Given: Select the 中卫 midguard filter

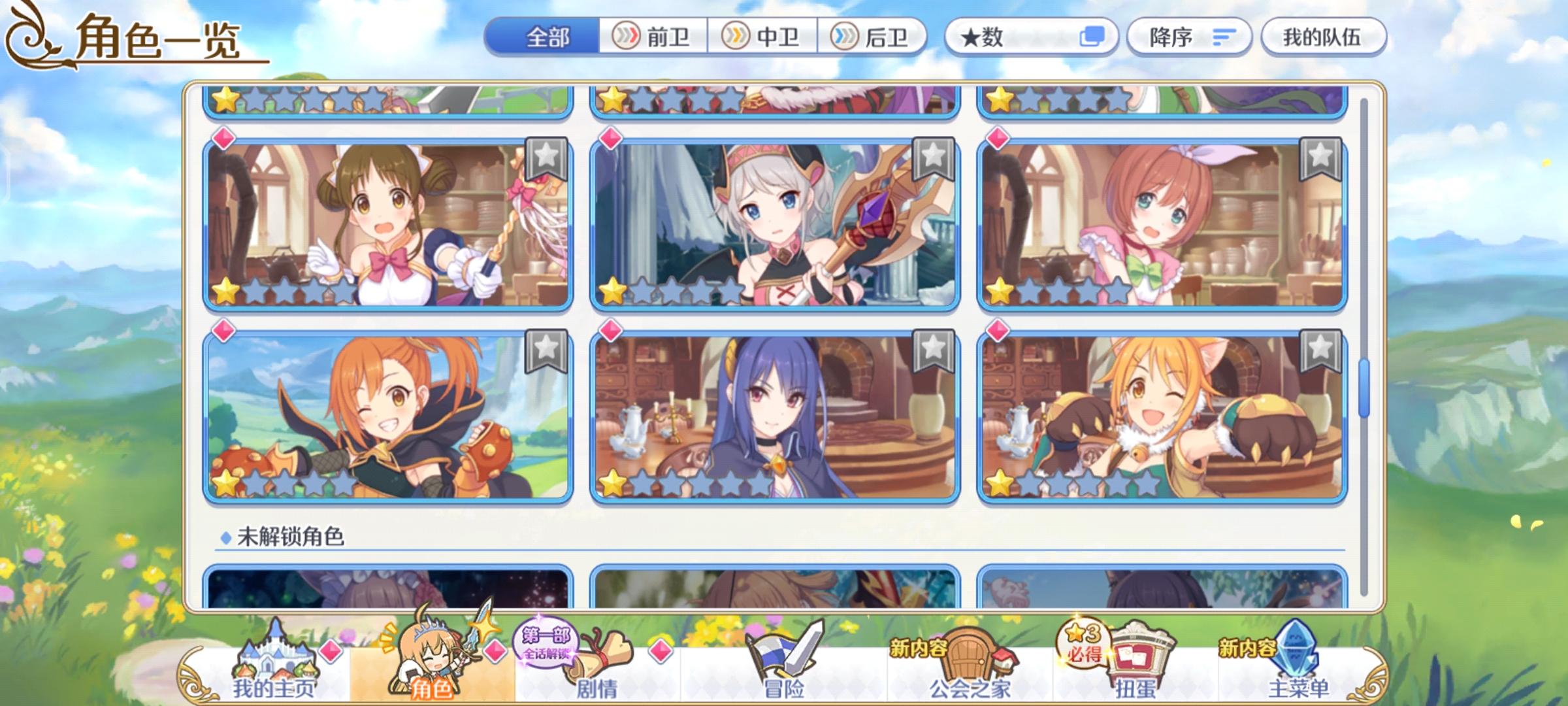Looking at the screenshot, I should (x=764, y=37).
